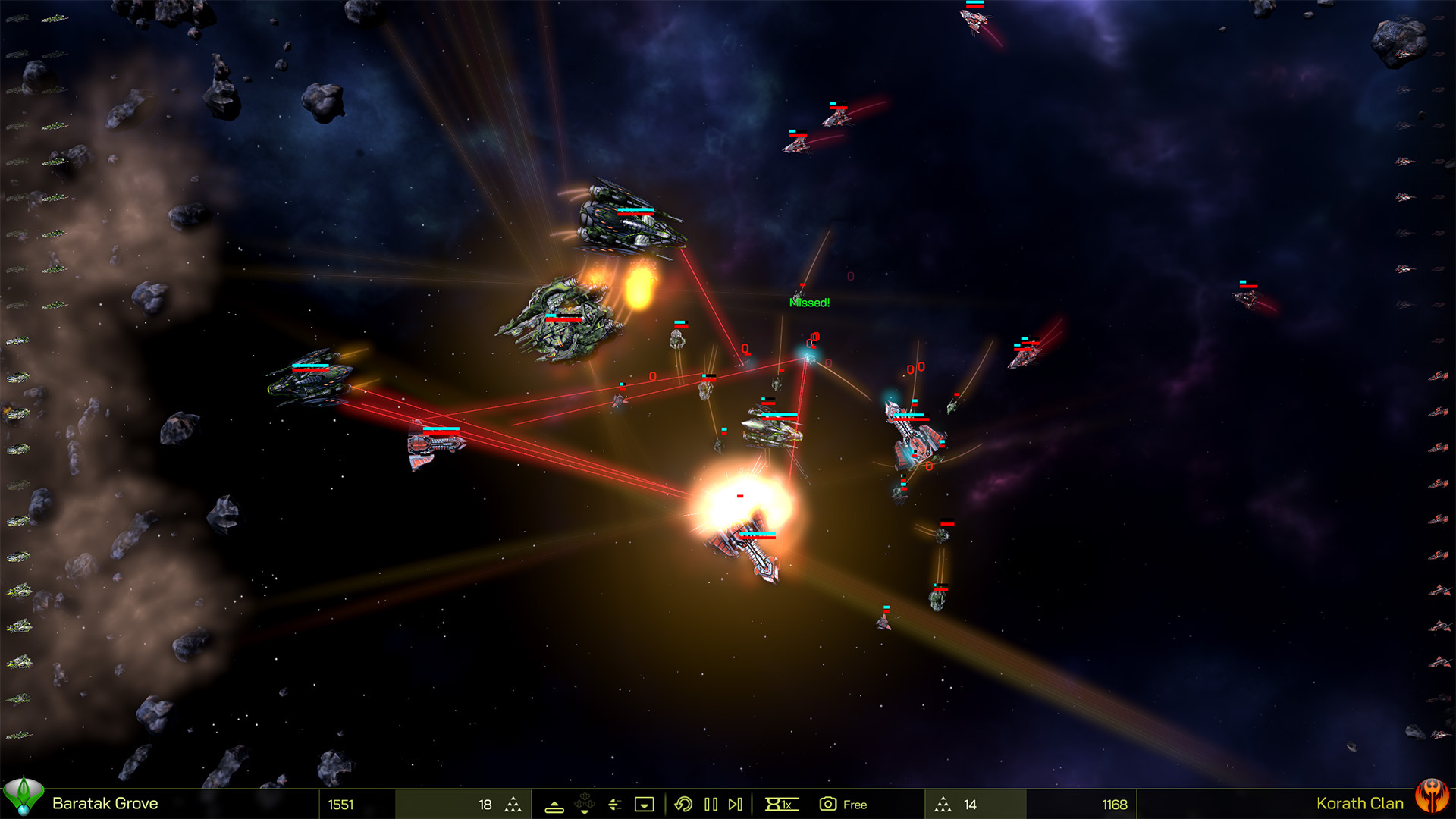
Task: Click the Korath Clan faction emblem
Action: click(1432, 796)
